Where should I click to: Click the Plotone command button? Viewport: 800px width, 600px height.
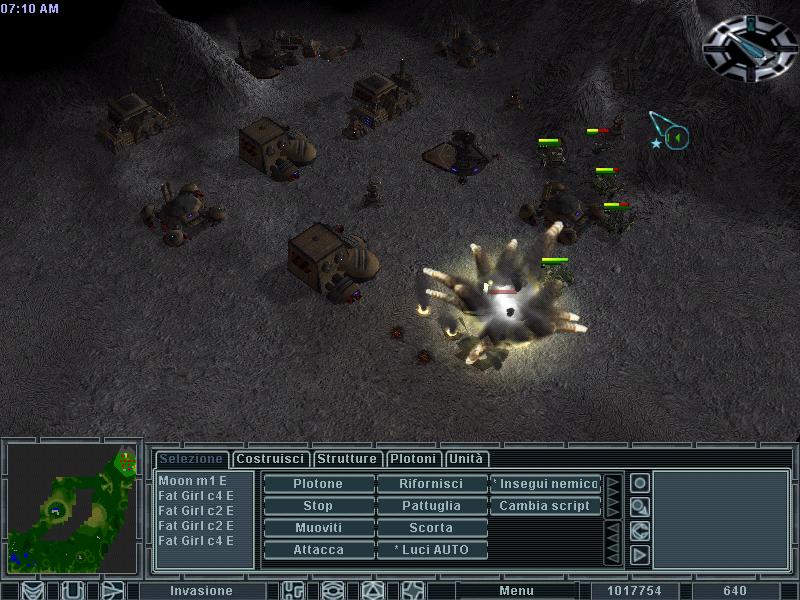(x=318, y=484)
